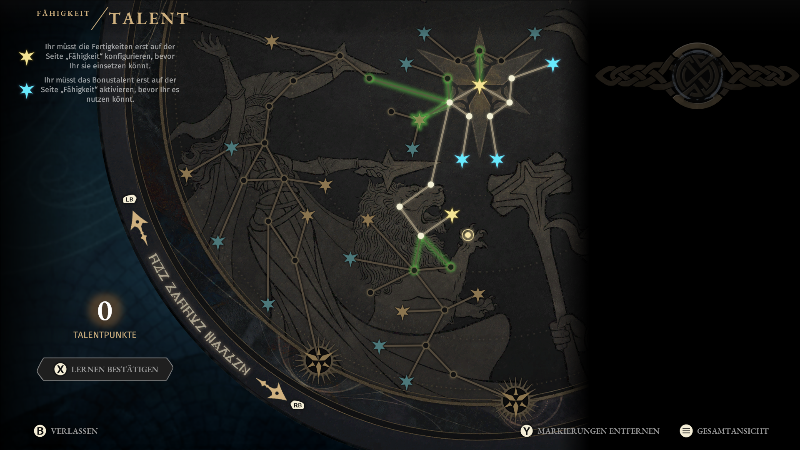This screenshot has height=450, width=800.
Task: Rotate the talent wheel with the LB arrow
Action: pyautogui.click(x=136, y=221)
